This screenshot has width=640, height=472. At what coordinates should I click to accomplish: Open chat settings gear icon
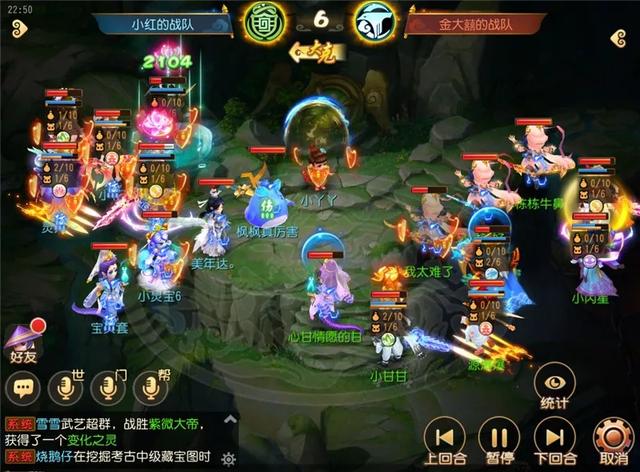click(228, 459)
